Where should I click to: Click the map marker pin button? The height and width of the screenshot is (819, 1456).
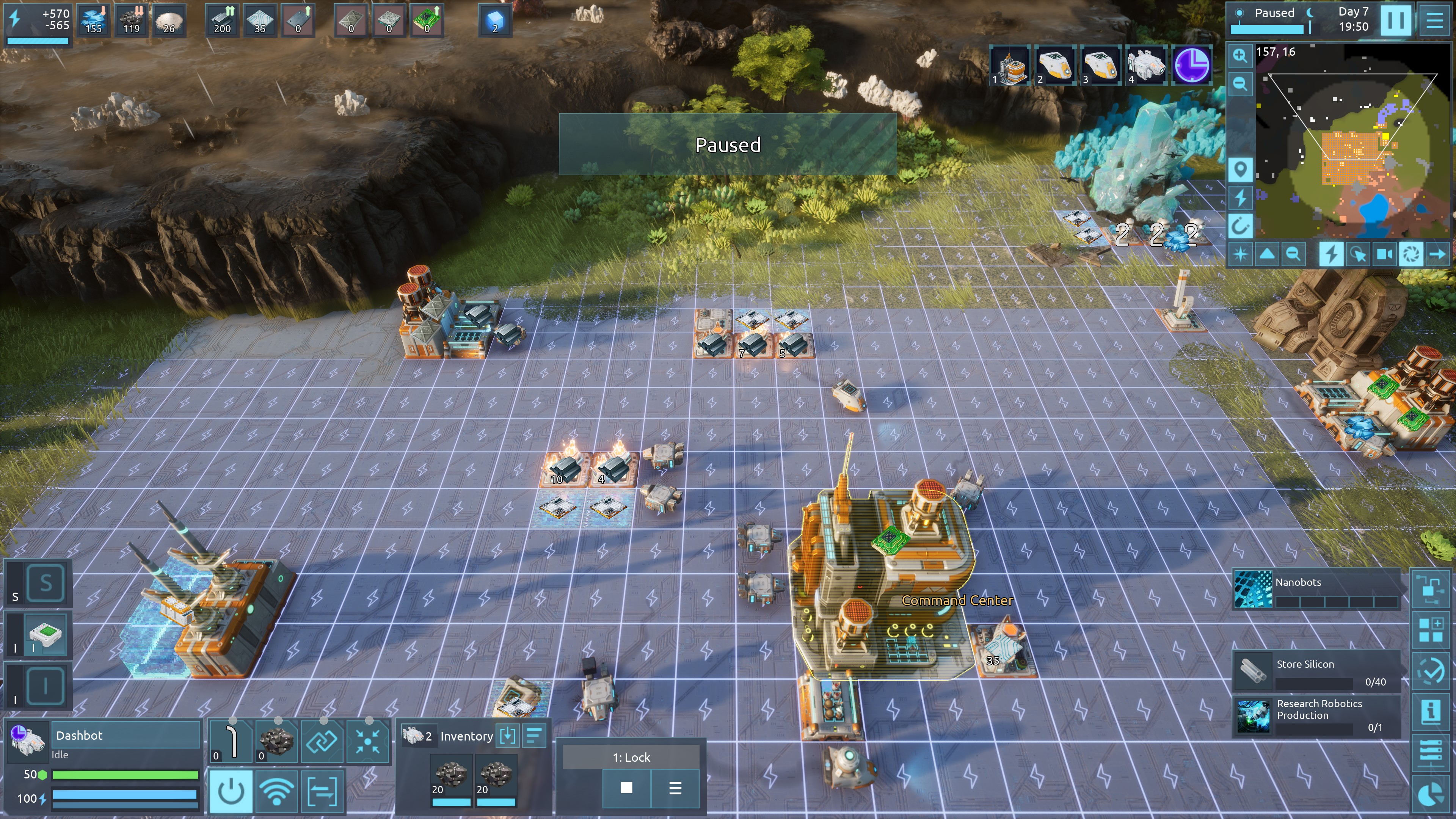point(1240,169)
